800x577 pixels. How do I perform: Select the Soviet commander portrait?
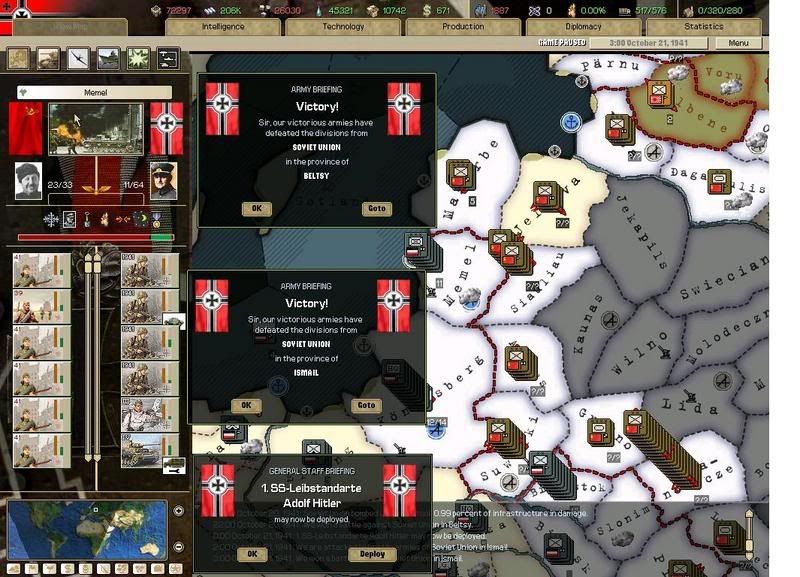click(29, 180)
